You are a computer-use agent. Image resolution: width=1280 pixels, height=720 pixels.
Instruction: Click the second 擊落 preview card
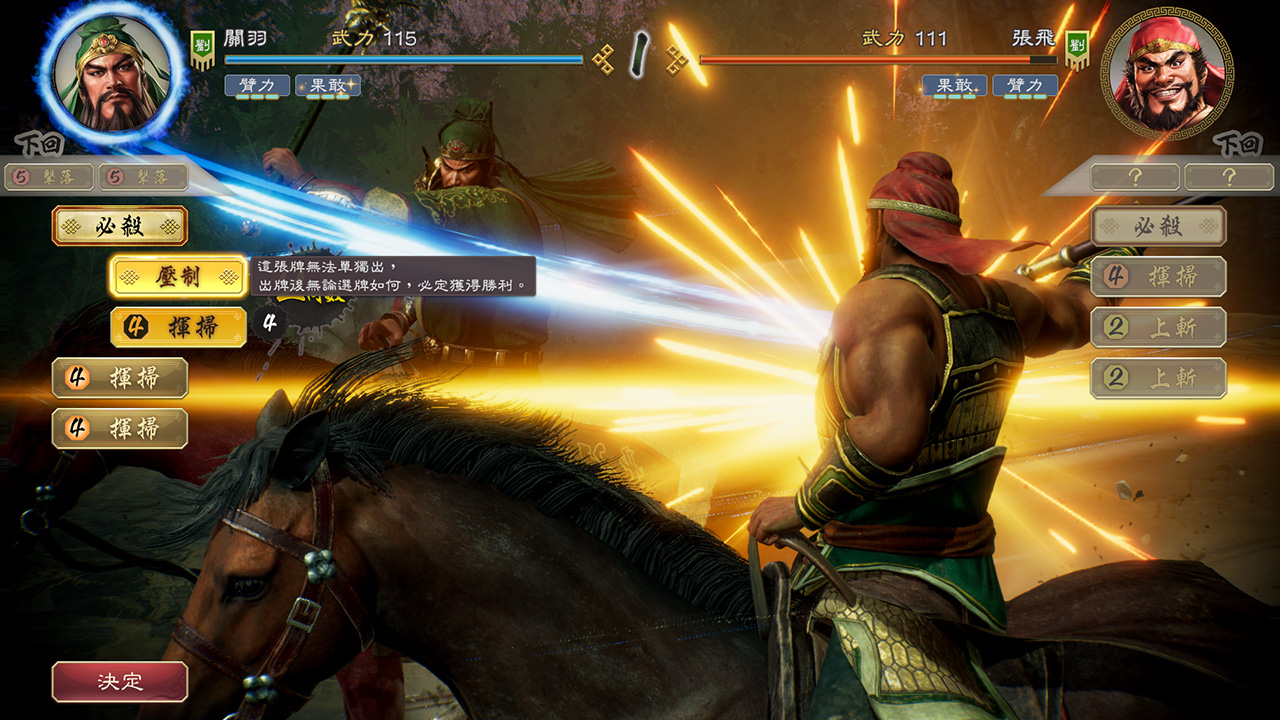144,176
